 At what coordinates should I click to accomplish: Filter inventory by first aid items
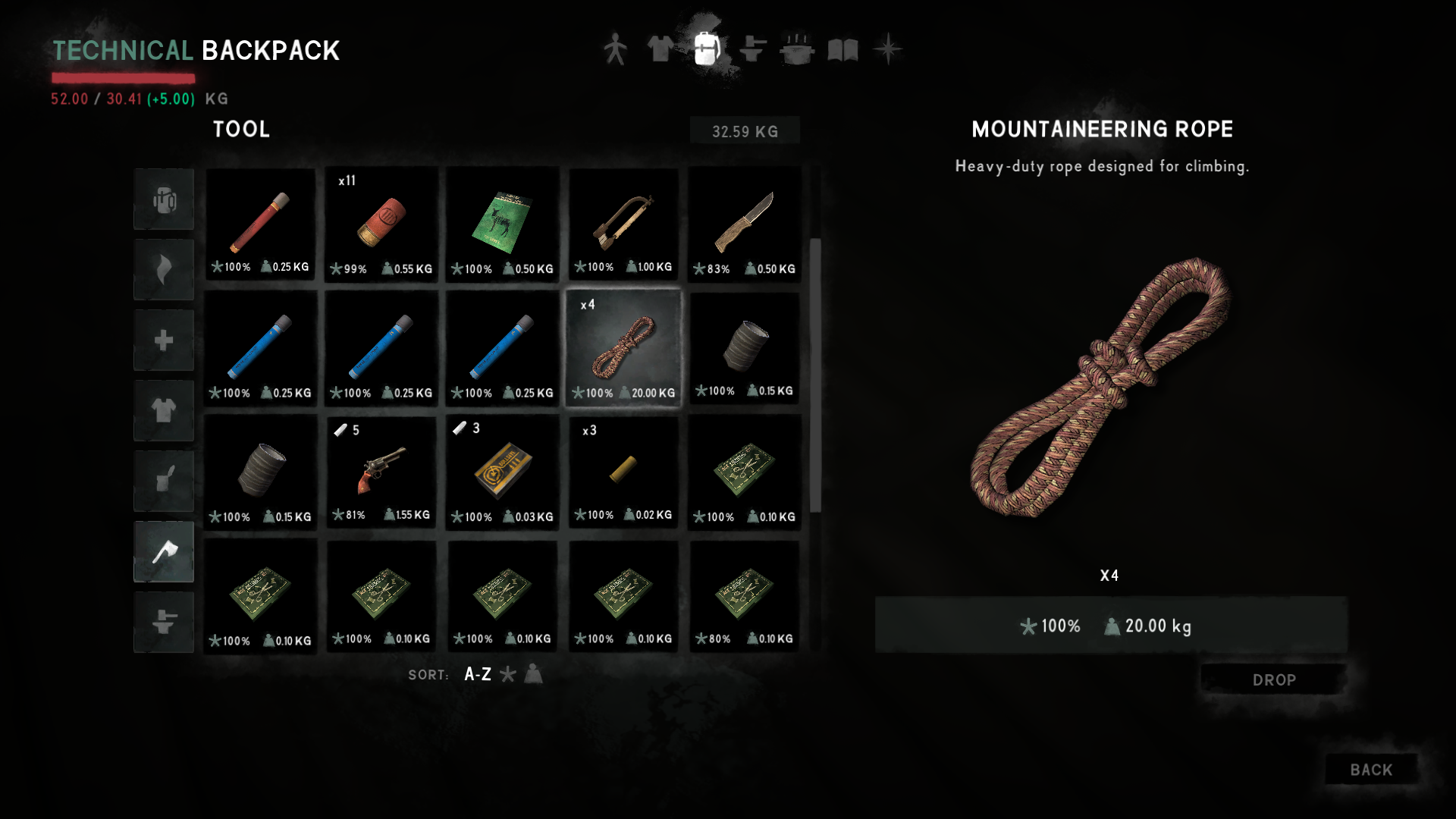(x=164, y=340)
